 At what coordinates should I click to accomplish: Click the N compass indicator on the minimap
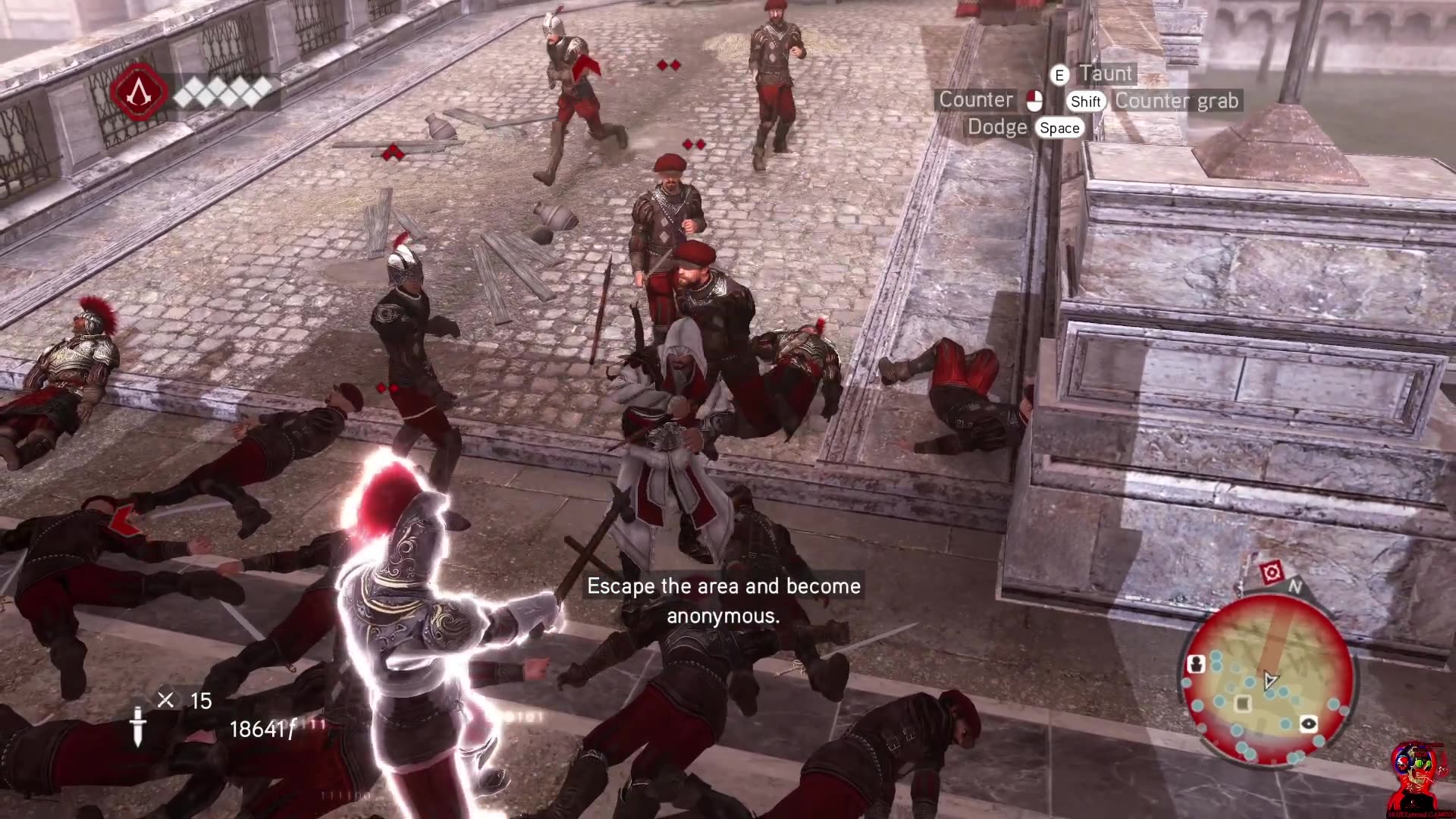tap(1294, 586)
